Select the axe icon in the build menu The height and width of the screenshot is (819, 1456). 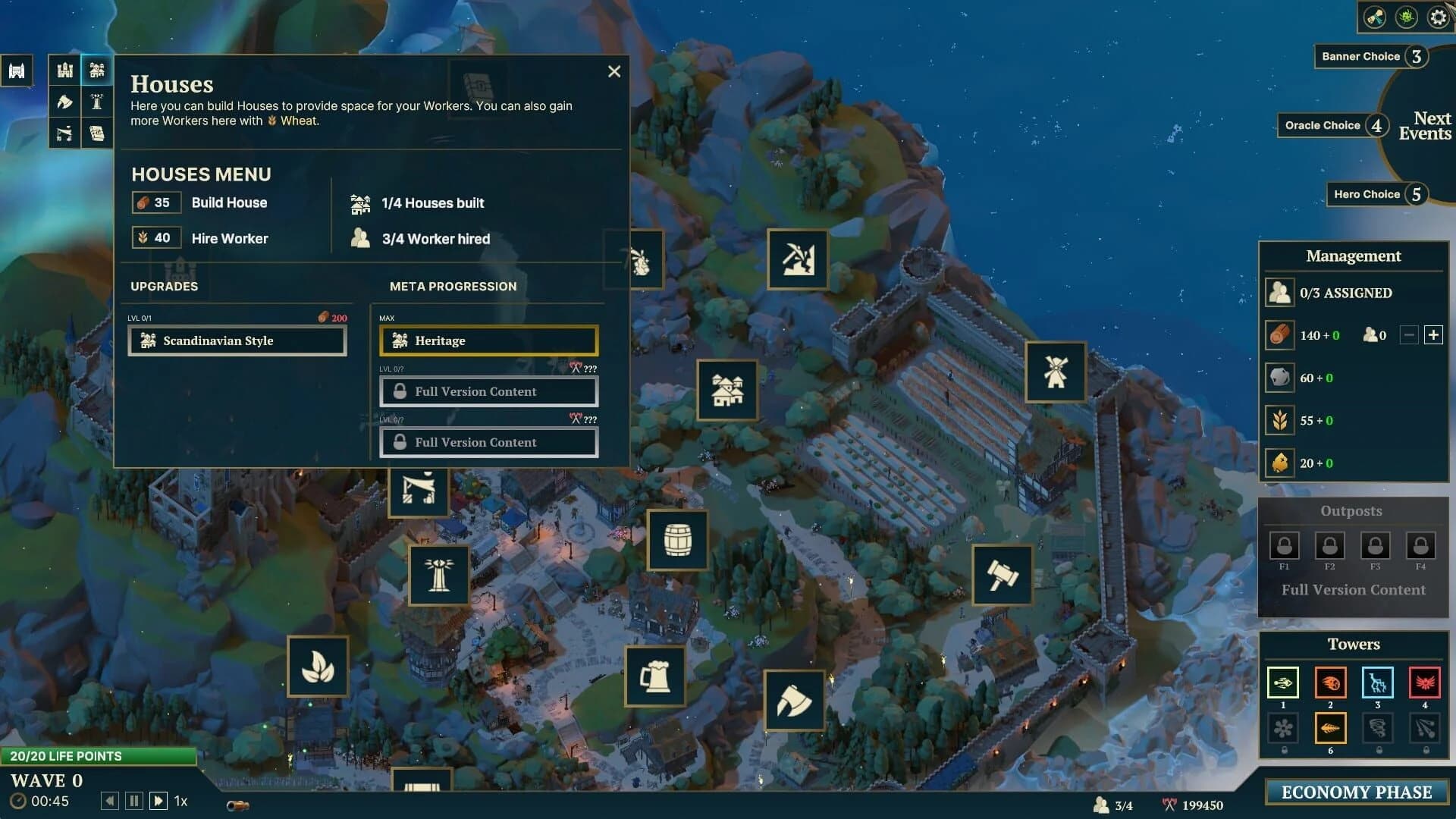[x=64, y=101]
